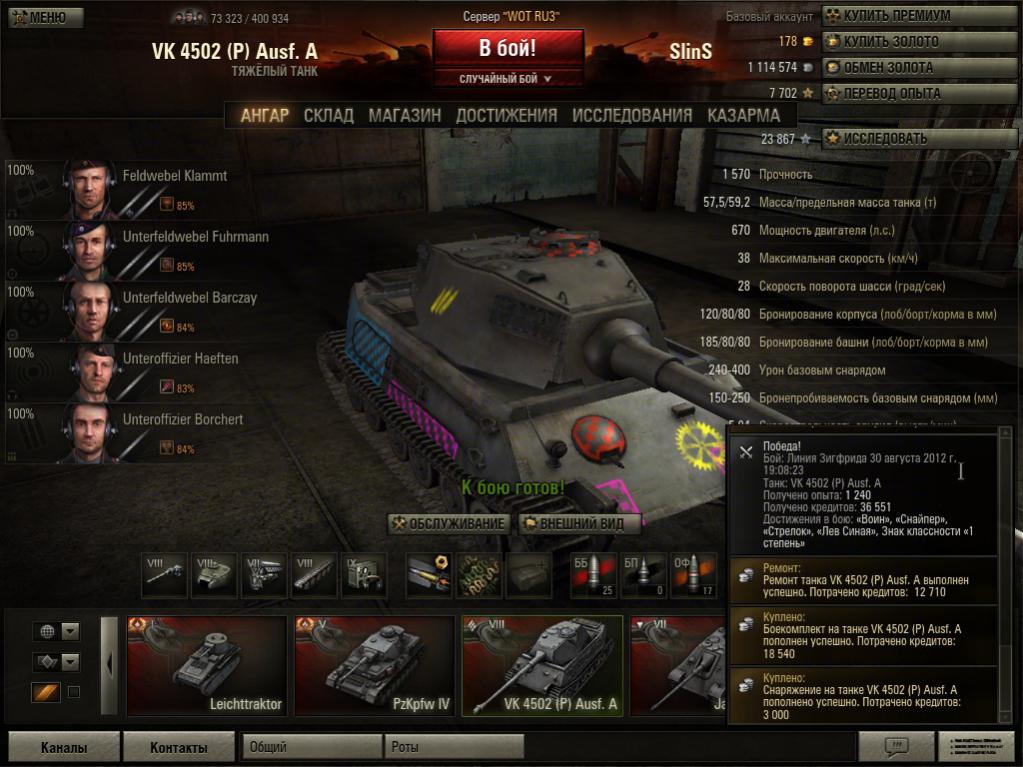The height and width of the screenshot is (767, 1023).
Task: Switch to the Магазин tab
Action: tap(404, 116)
